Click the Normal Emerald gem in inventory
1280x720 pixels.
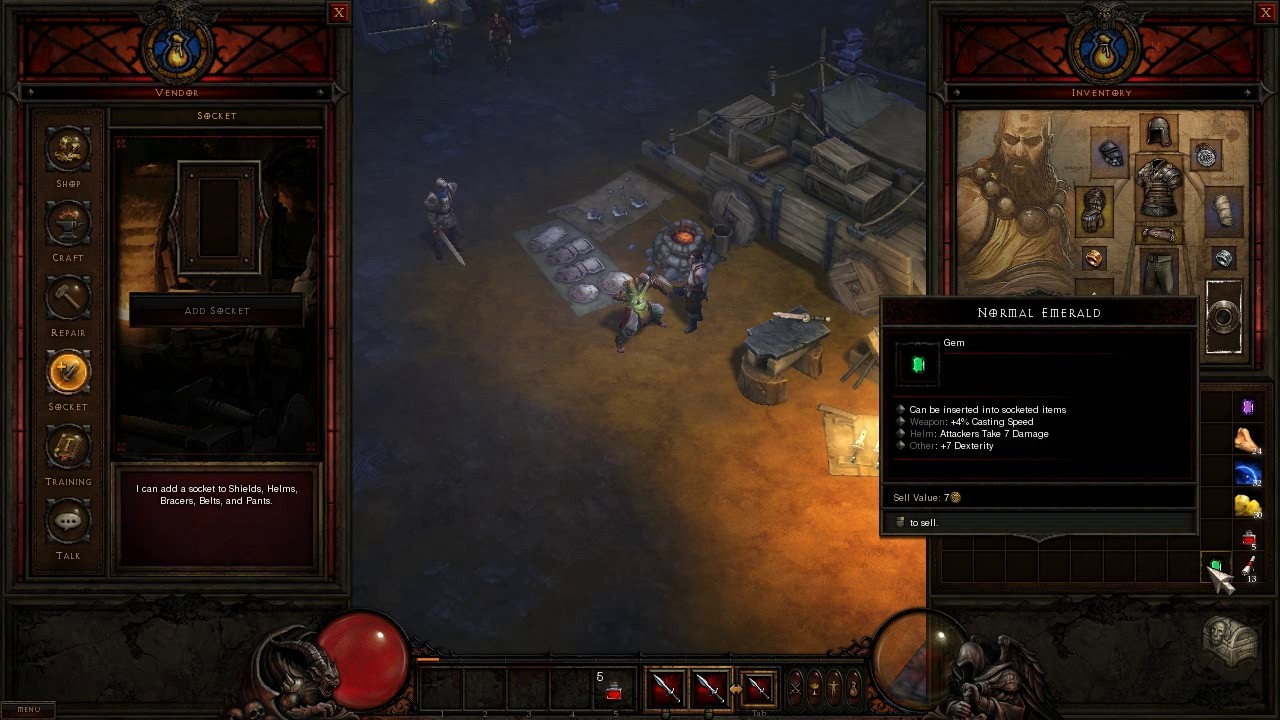pyautogui.click(x=1215, y=568)
